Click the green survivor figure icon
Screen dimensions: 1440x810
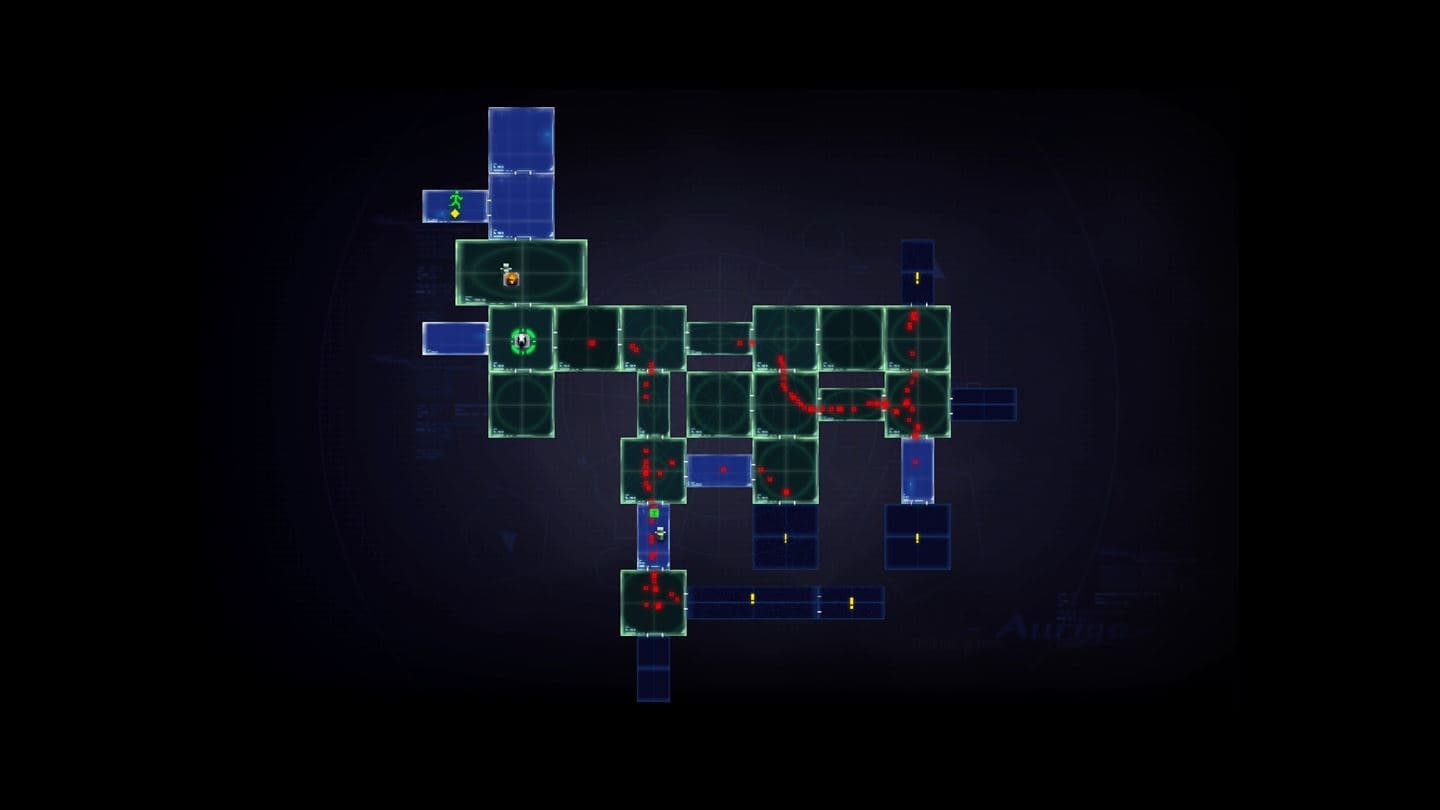[x=456, y=200]
